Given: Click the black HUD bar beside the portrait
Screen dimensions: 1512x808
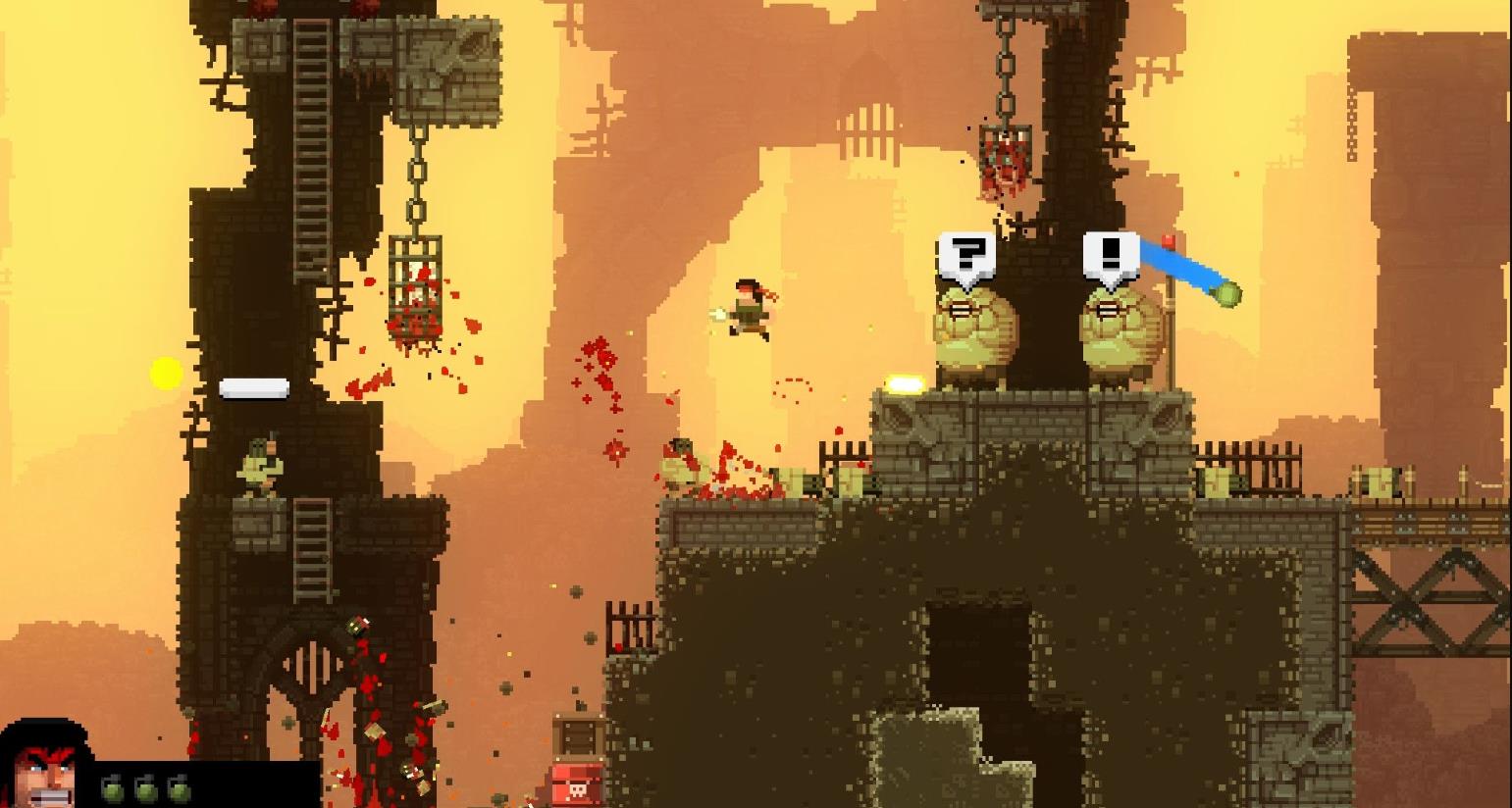Looking at the screenshot, I should pyautogui.click(x=250, y=784).
